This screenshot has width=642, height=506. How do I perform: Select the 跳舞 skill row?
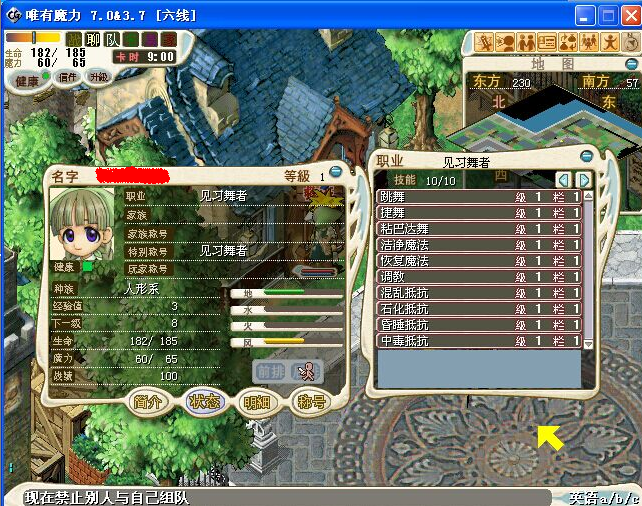(x=478, y=198)
